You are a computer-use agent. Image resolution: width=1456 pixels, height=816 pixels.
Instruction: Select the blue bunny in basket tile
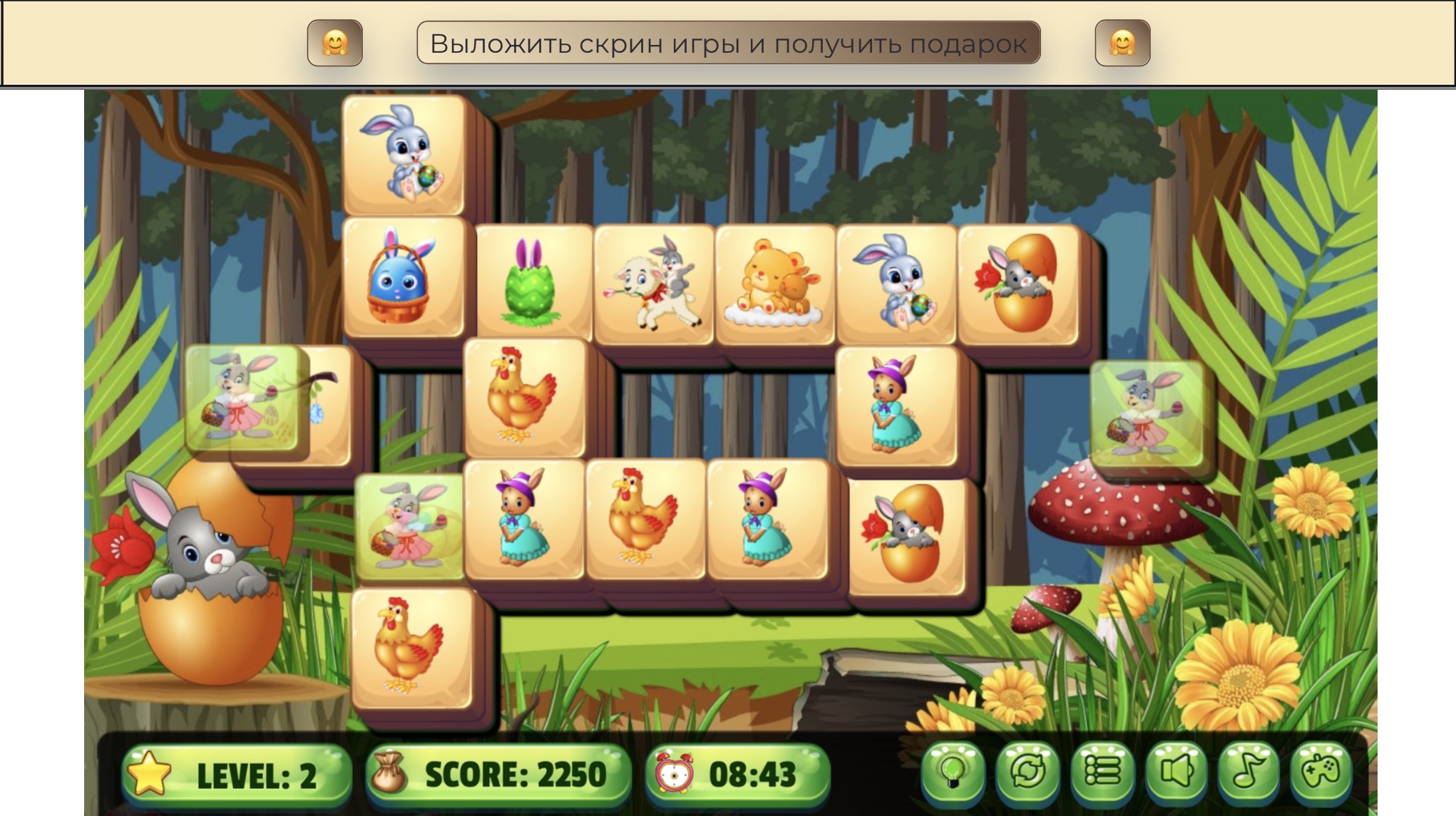403,277
